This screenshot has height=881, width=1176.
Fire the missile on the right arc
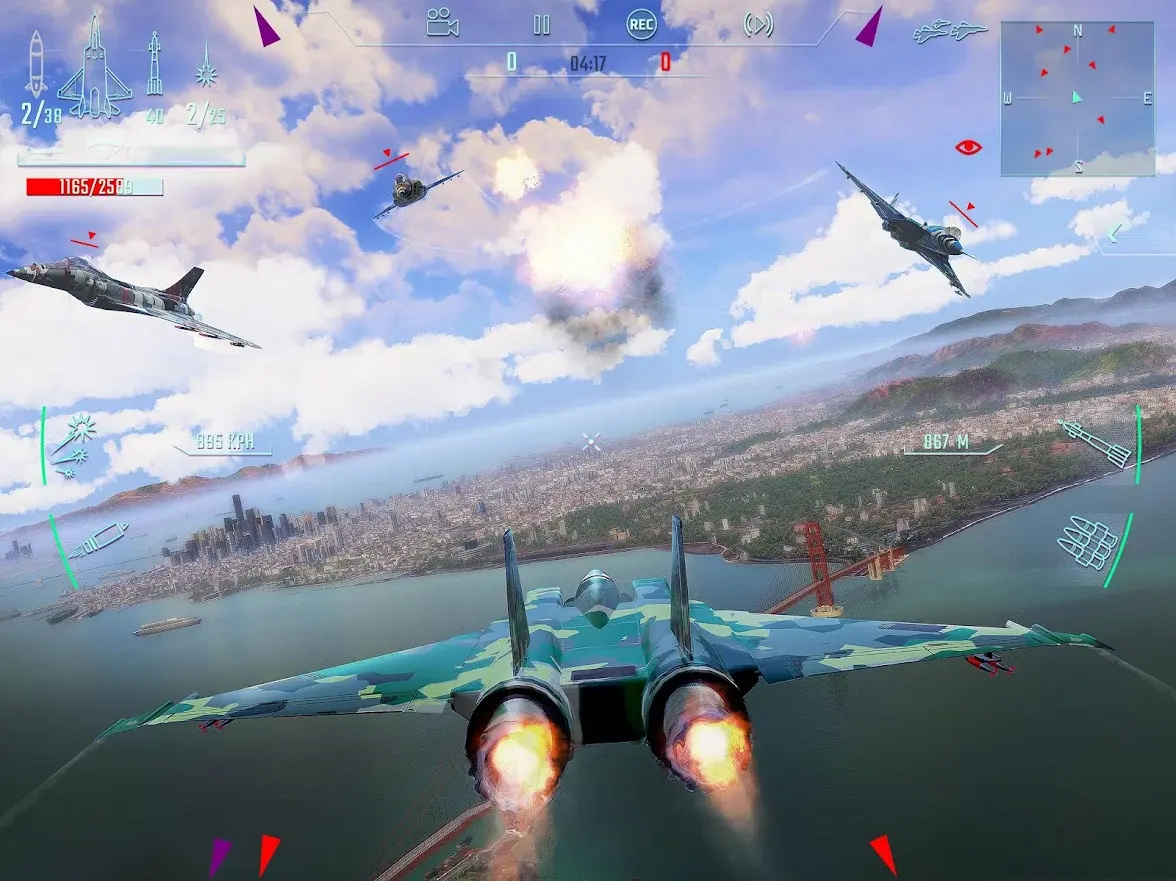(1093, 442)
